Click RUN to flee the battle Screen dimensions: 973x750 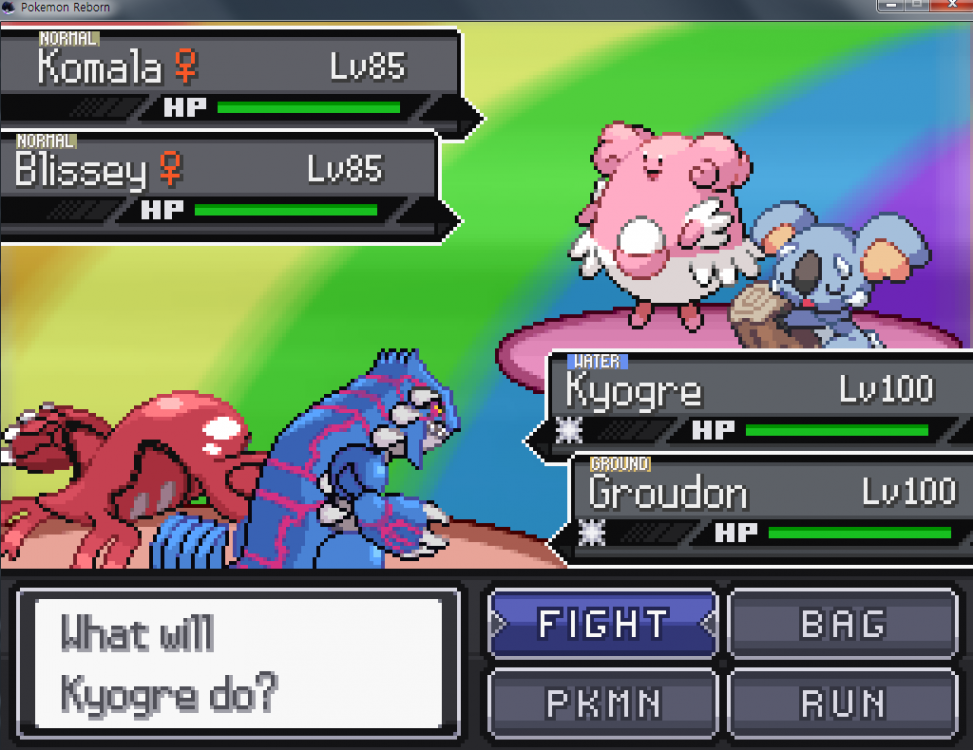[843, 703]
